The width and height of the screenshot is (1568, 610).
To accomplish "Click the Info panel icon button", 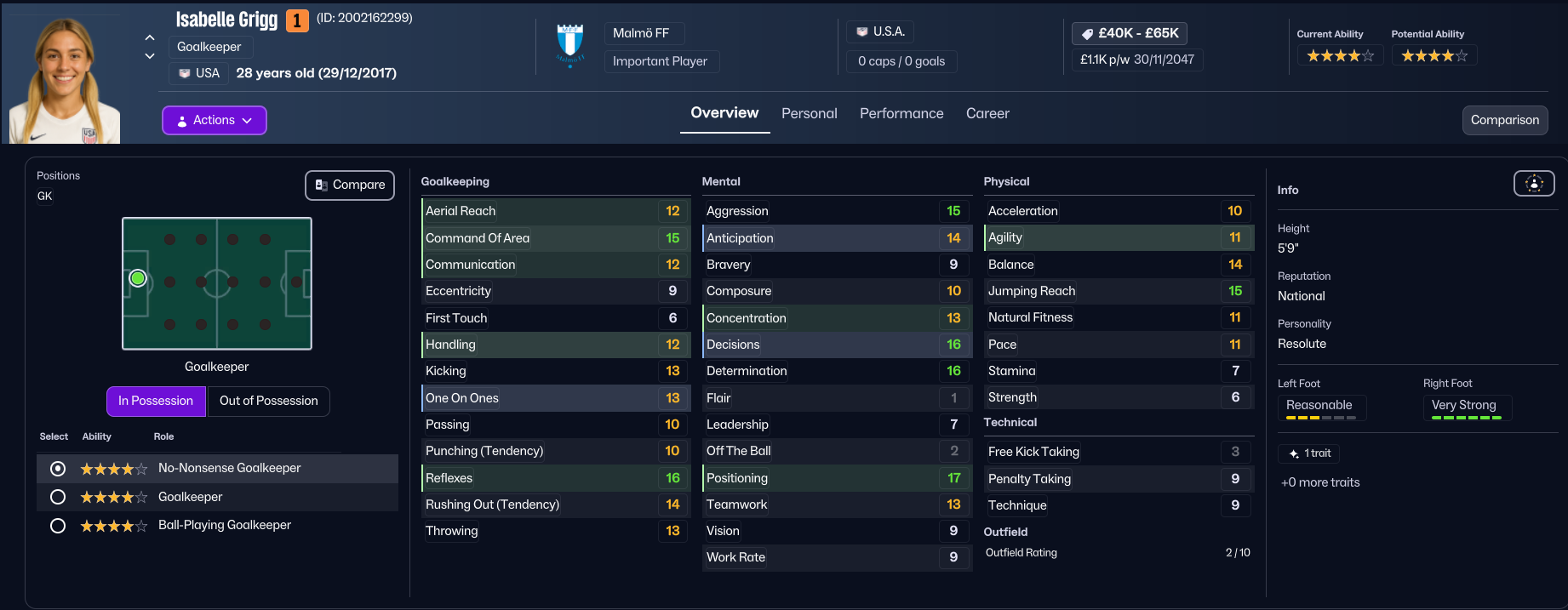I will pyautogui.click(x=1533, y=183).
